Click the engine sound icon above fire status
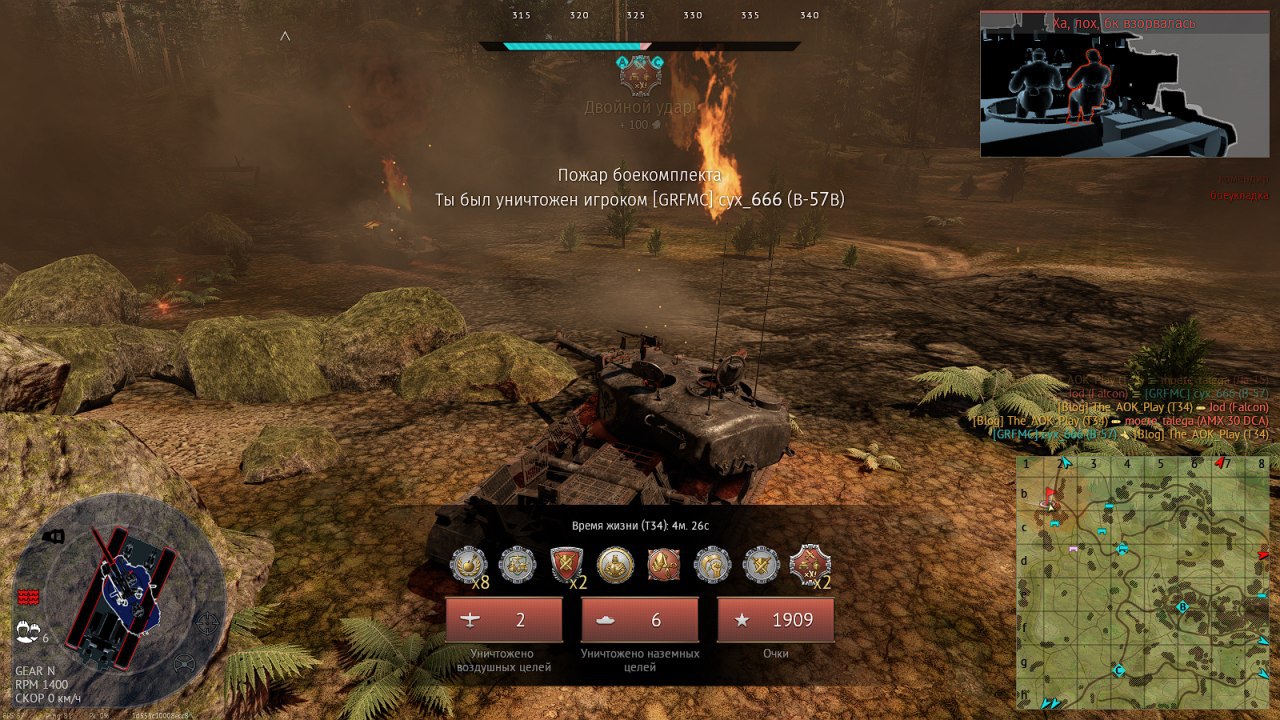 (x=53, y=537)
